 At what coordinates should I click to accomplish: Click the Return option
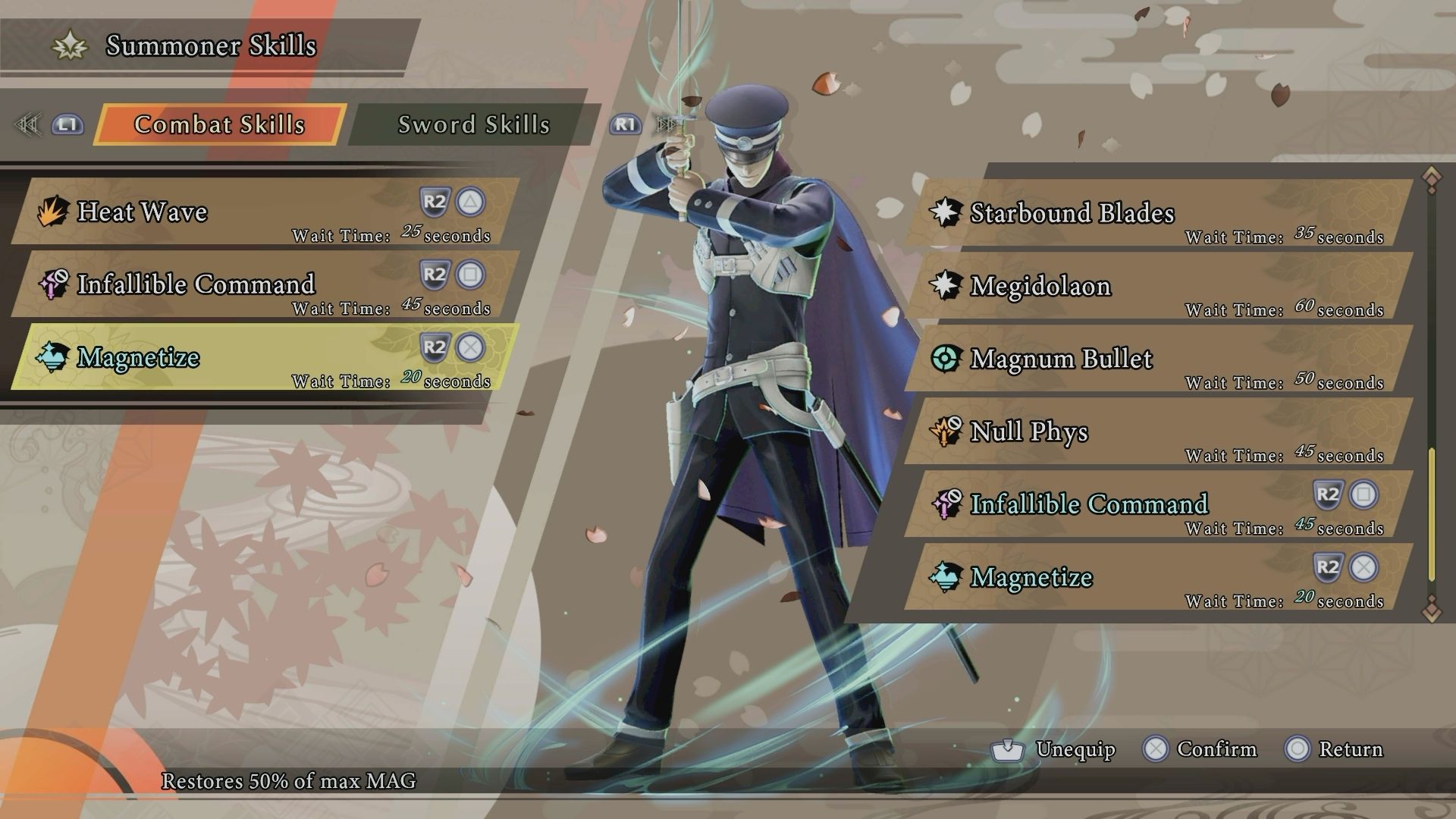(x=1351, y=749)
